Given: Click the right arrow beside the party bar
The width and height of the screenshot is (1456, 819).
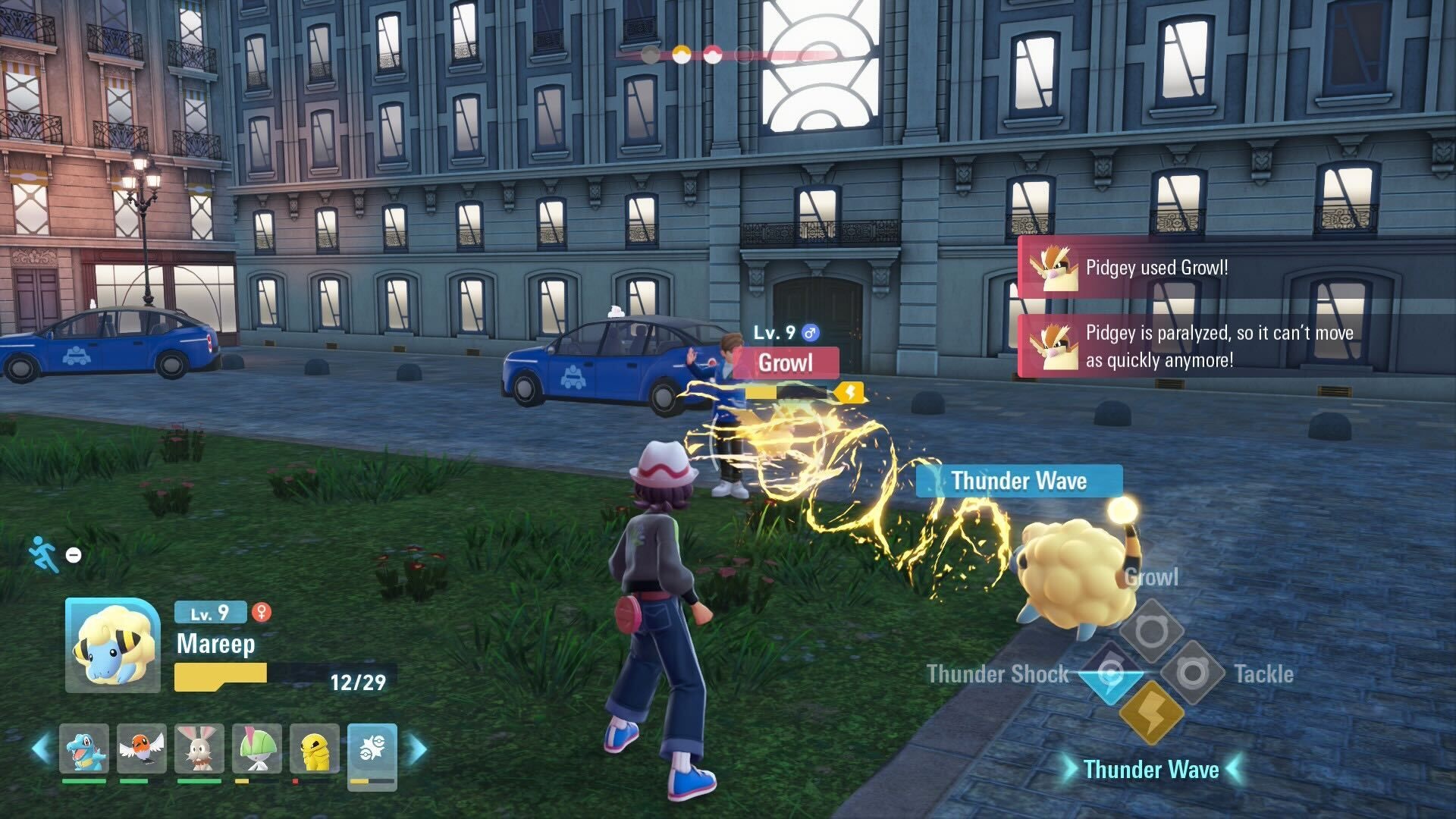Looking at the screenshot, I should tap(418, 748).
